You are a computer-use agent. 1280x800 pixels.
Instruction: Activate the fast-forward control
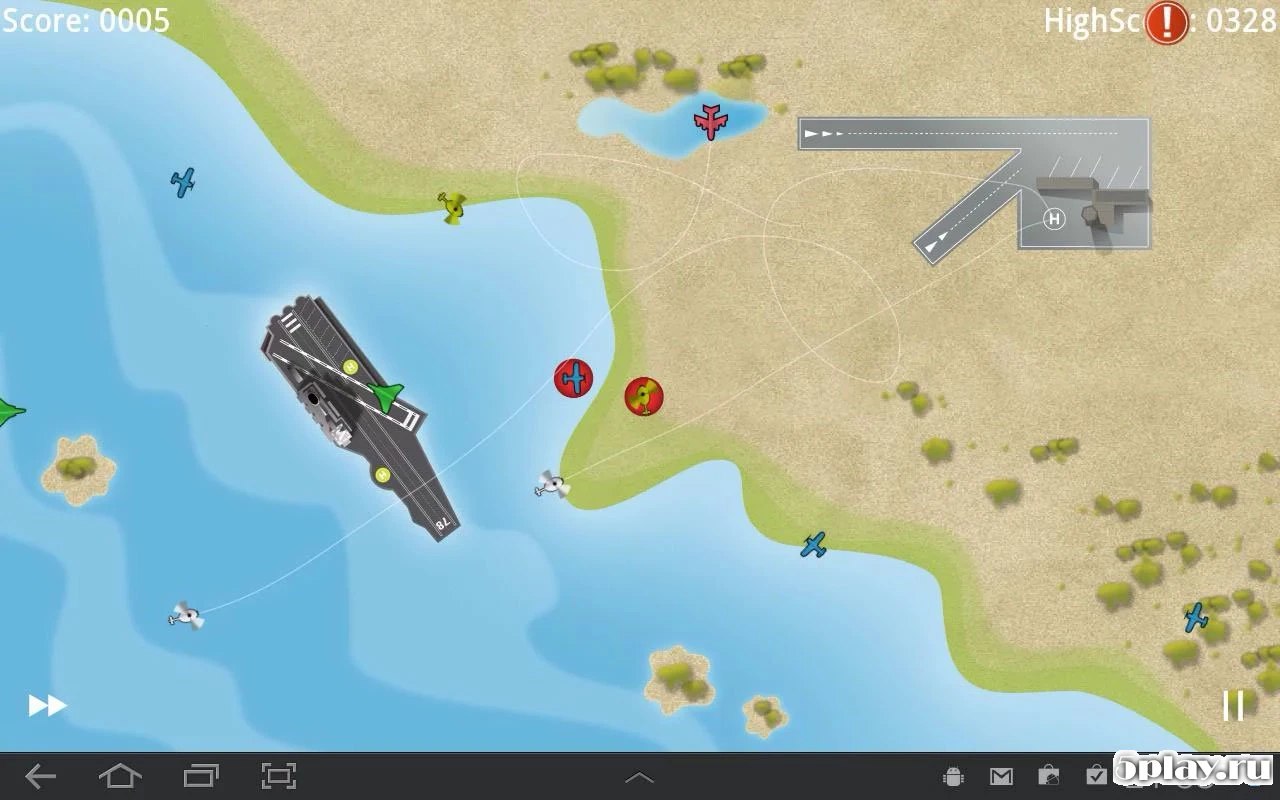pos(44,705)
